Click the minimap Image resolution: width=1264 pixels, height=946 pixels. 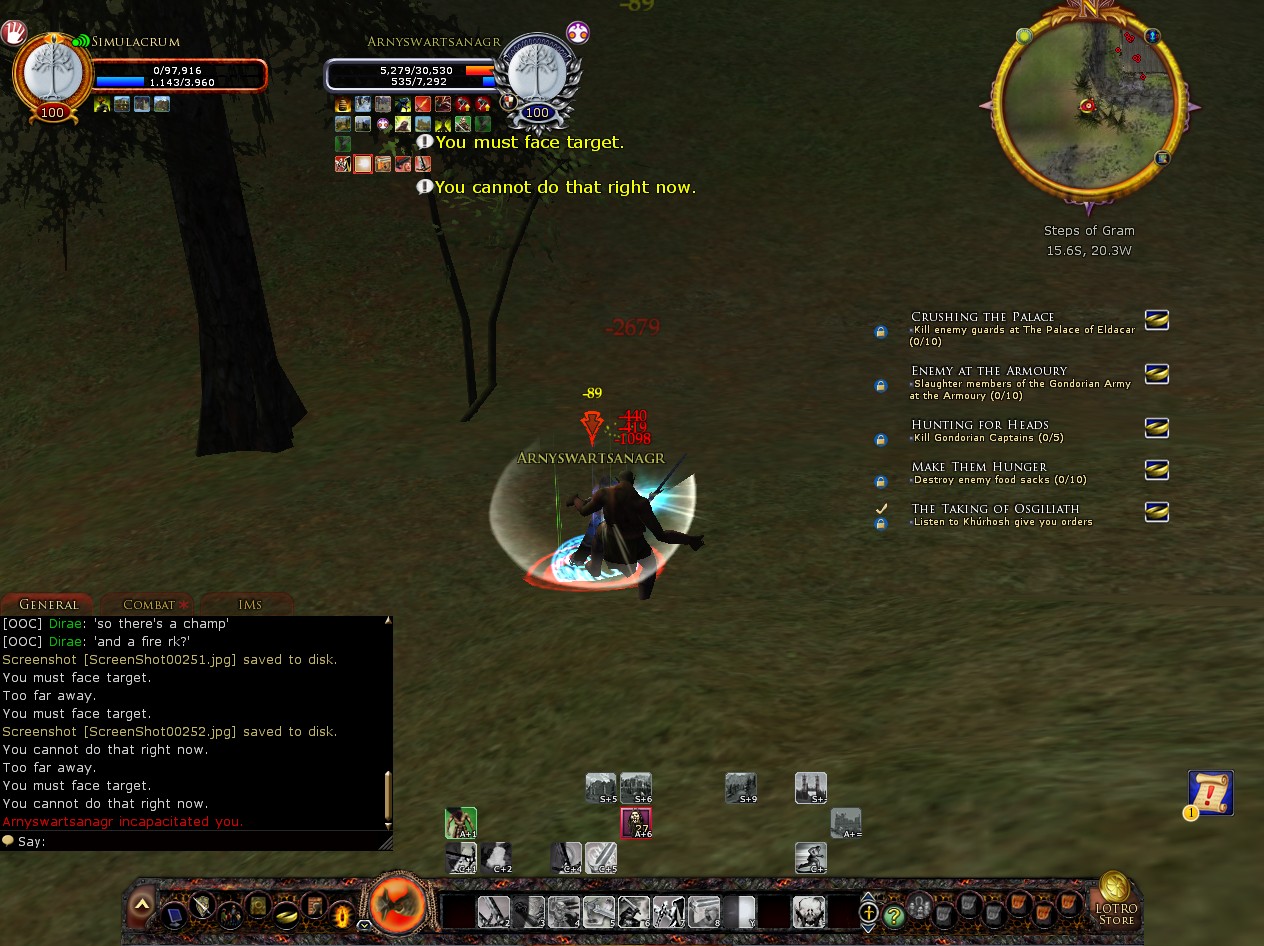(x=1088, y=105)
